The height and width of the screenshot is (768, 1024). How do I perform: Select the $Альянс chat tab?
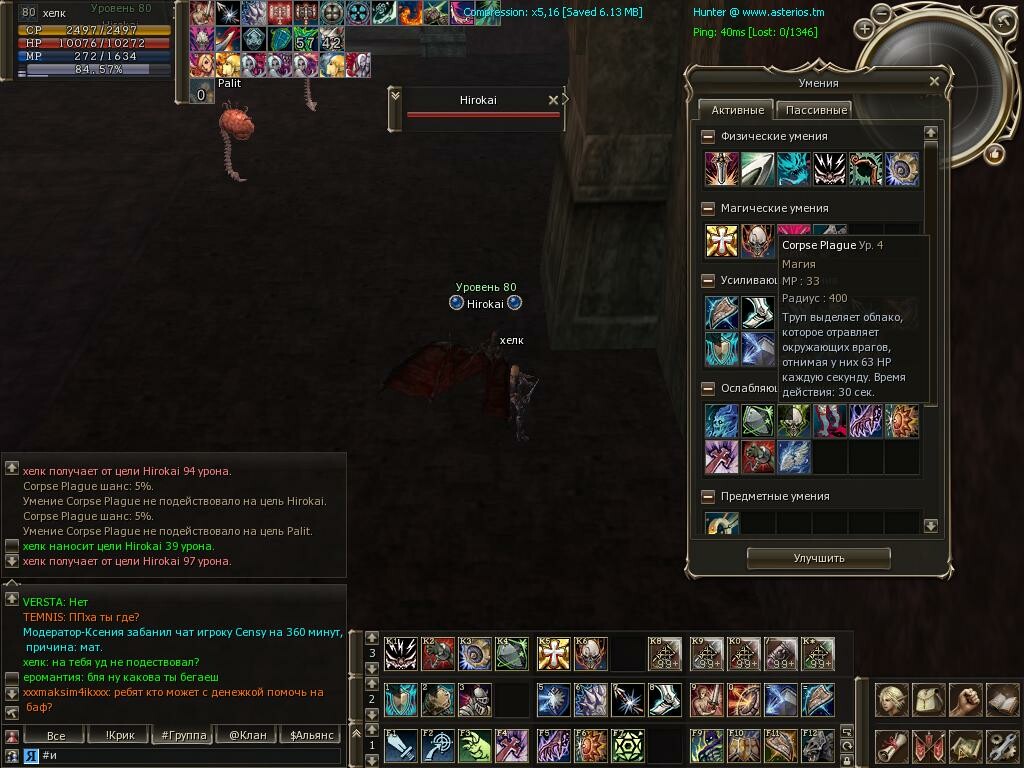[x=310, y=735]
